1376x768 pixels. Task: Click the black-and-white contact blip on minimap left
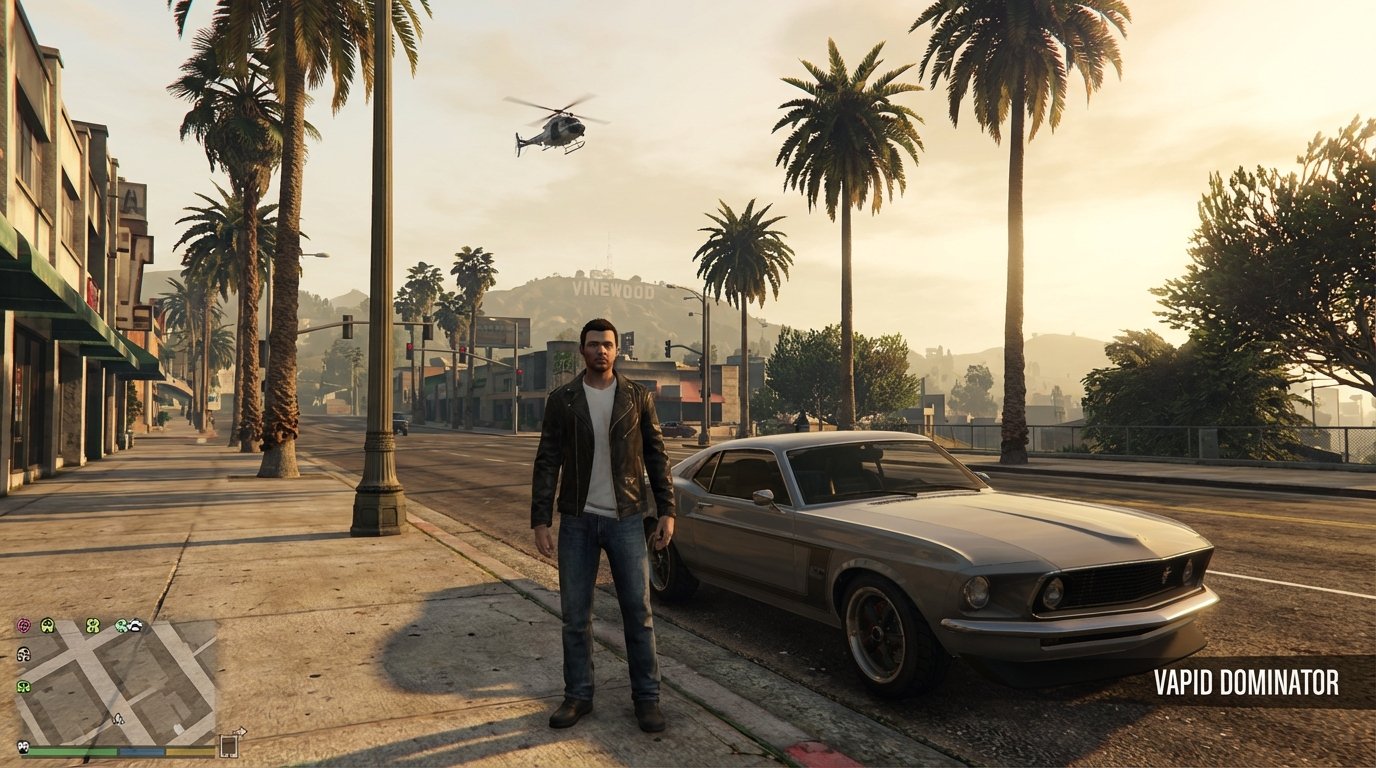pos(22,654)
